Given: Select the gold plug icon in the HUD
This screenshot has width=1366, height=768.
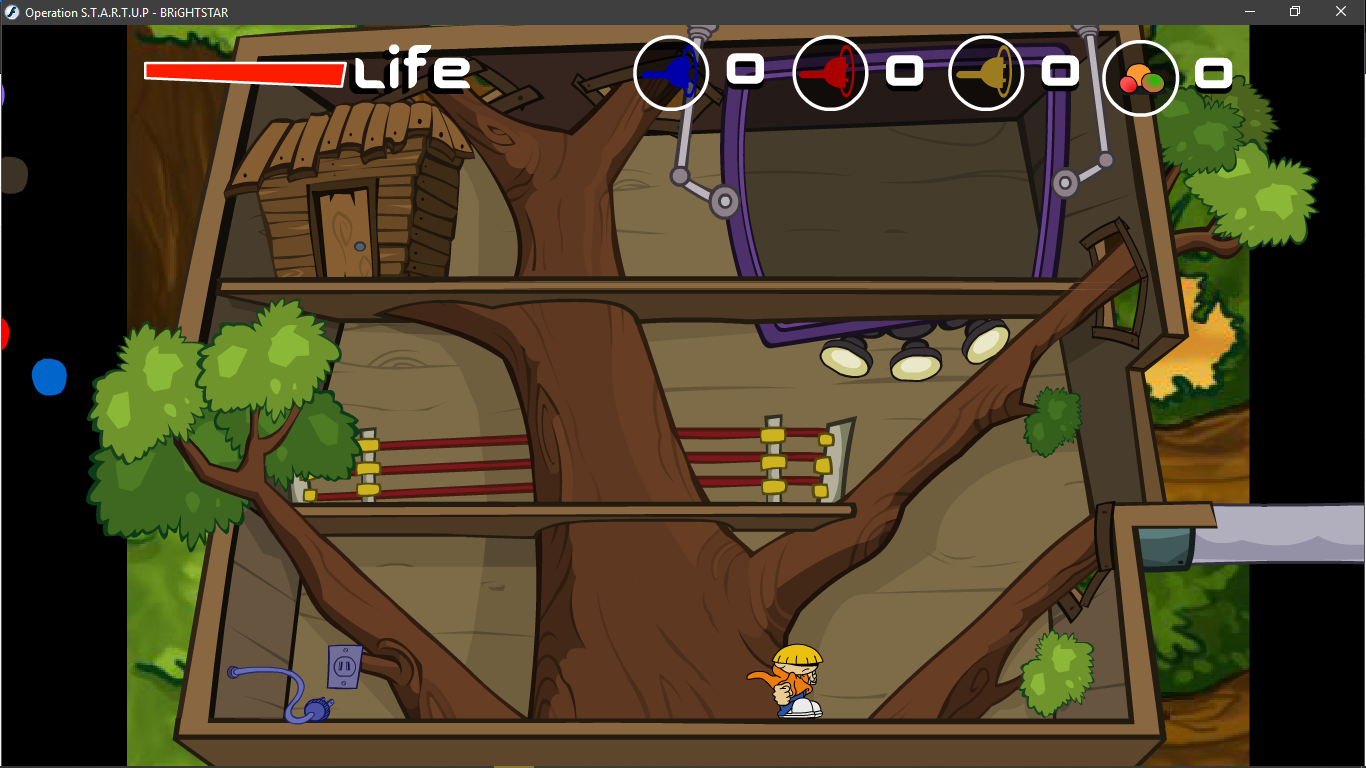Looking at the screenshot, I should click(986, 73).
